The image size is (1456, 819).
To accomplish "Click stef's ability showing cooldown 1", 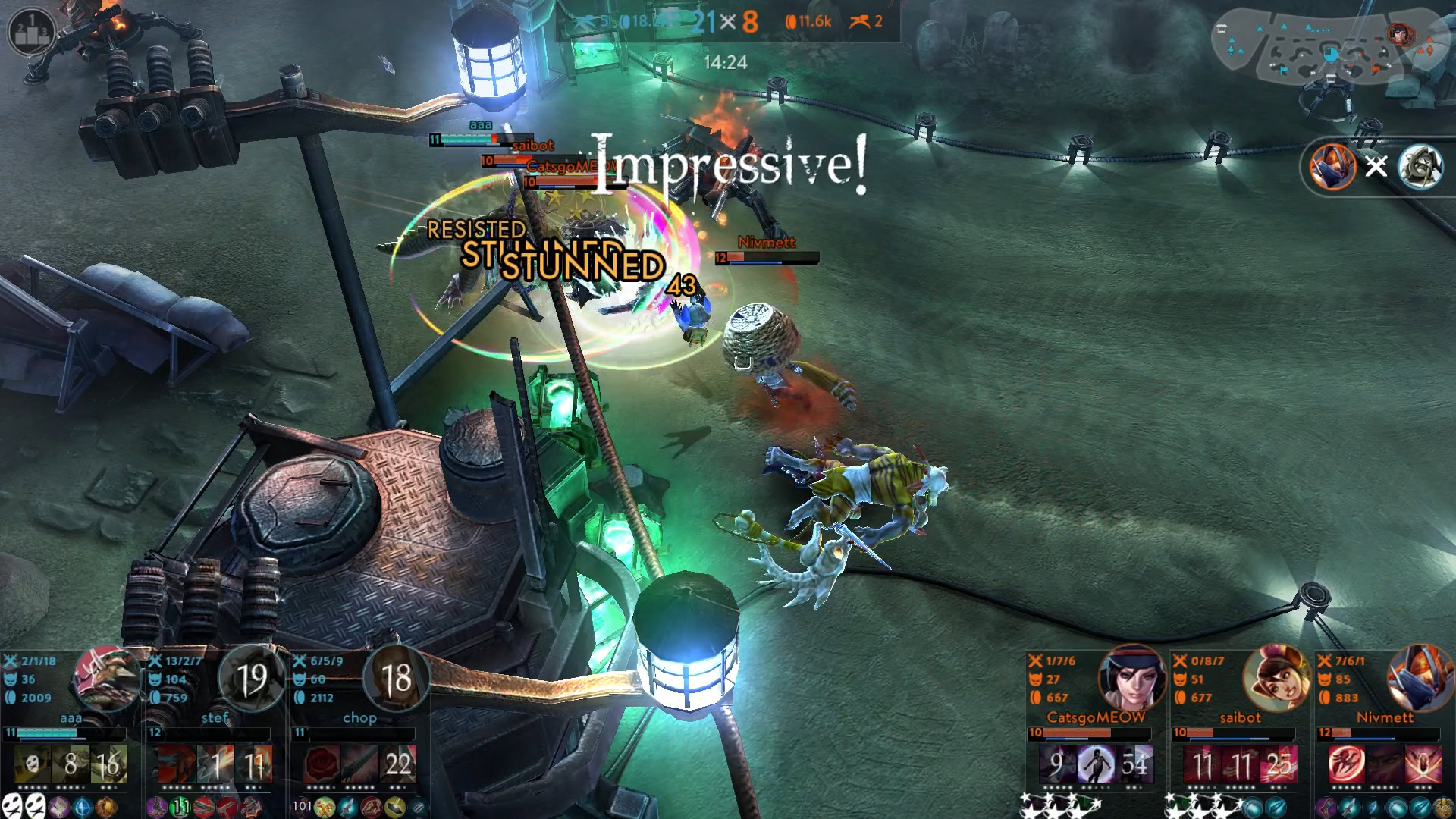I will coord(215,764).
